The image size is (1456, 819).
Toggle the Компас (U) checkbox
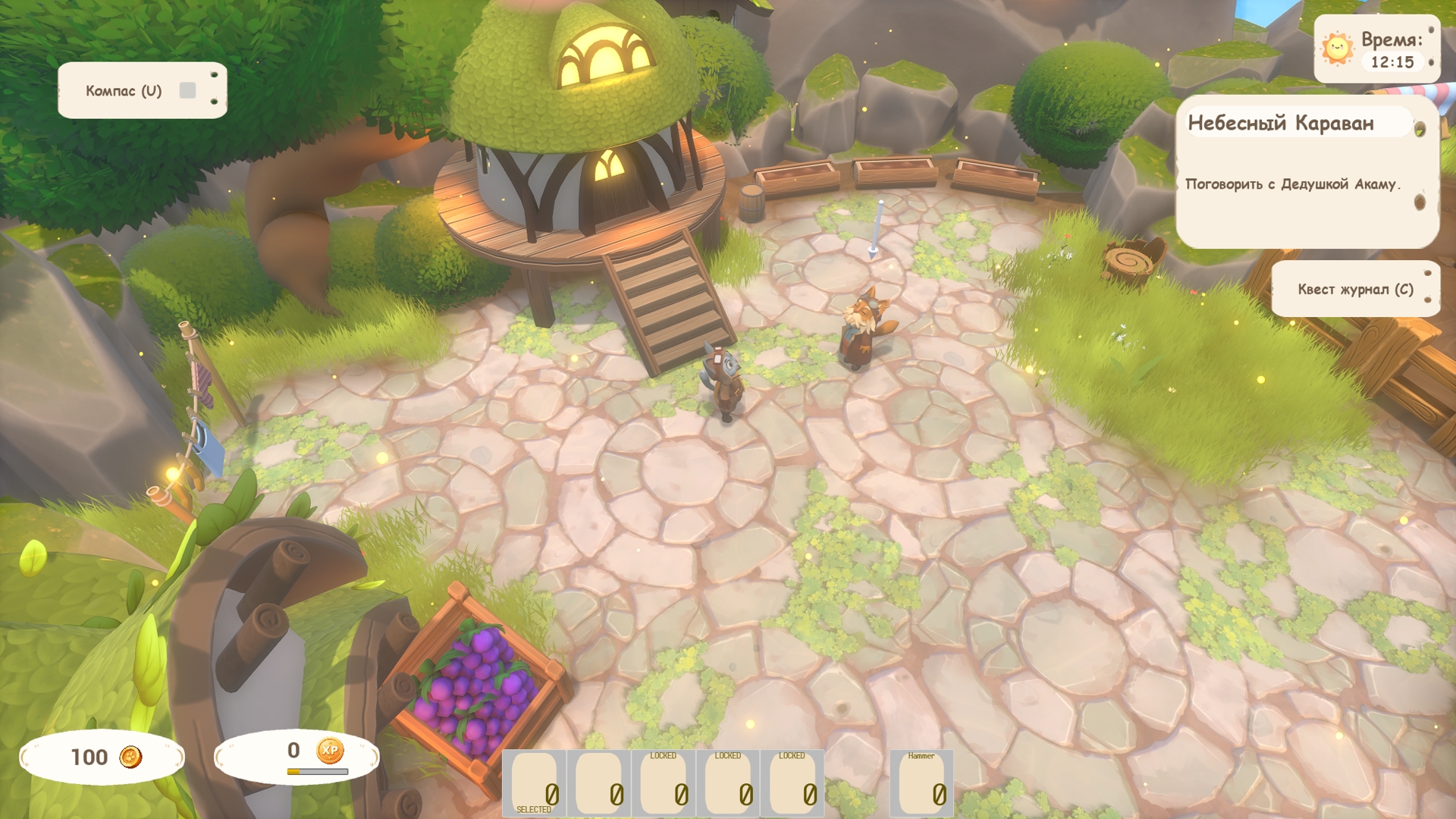(x=187, y=91)
